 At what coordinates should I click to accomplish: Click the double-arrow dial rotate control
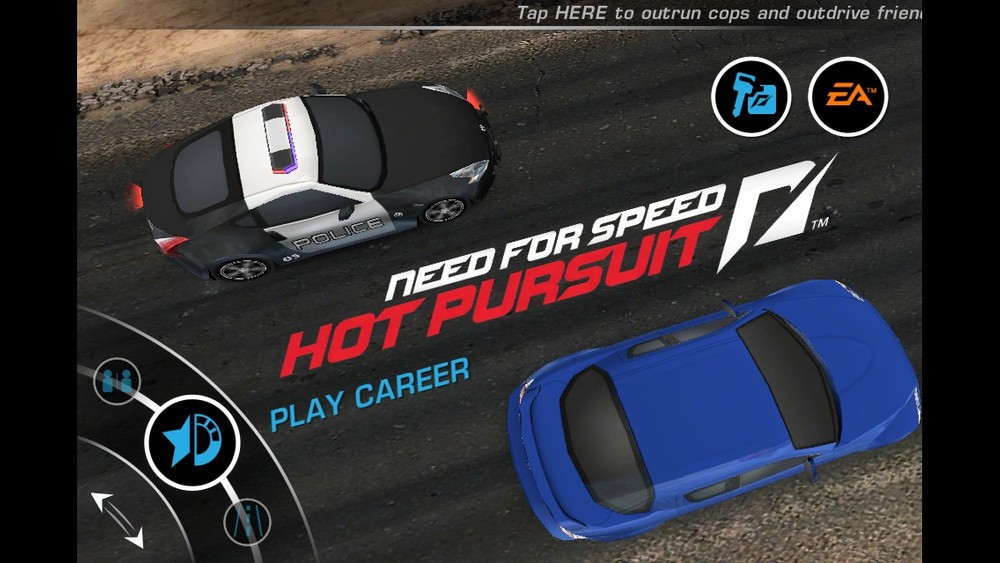(x=117, y=519)
